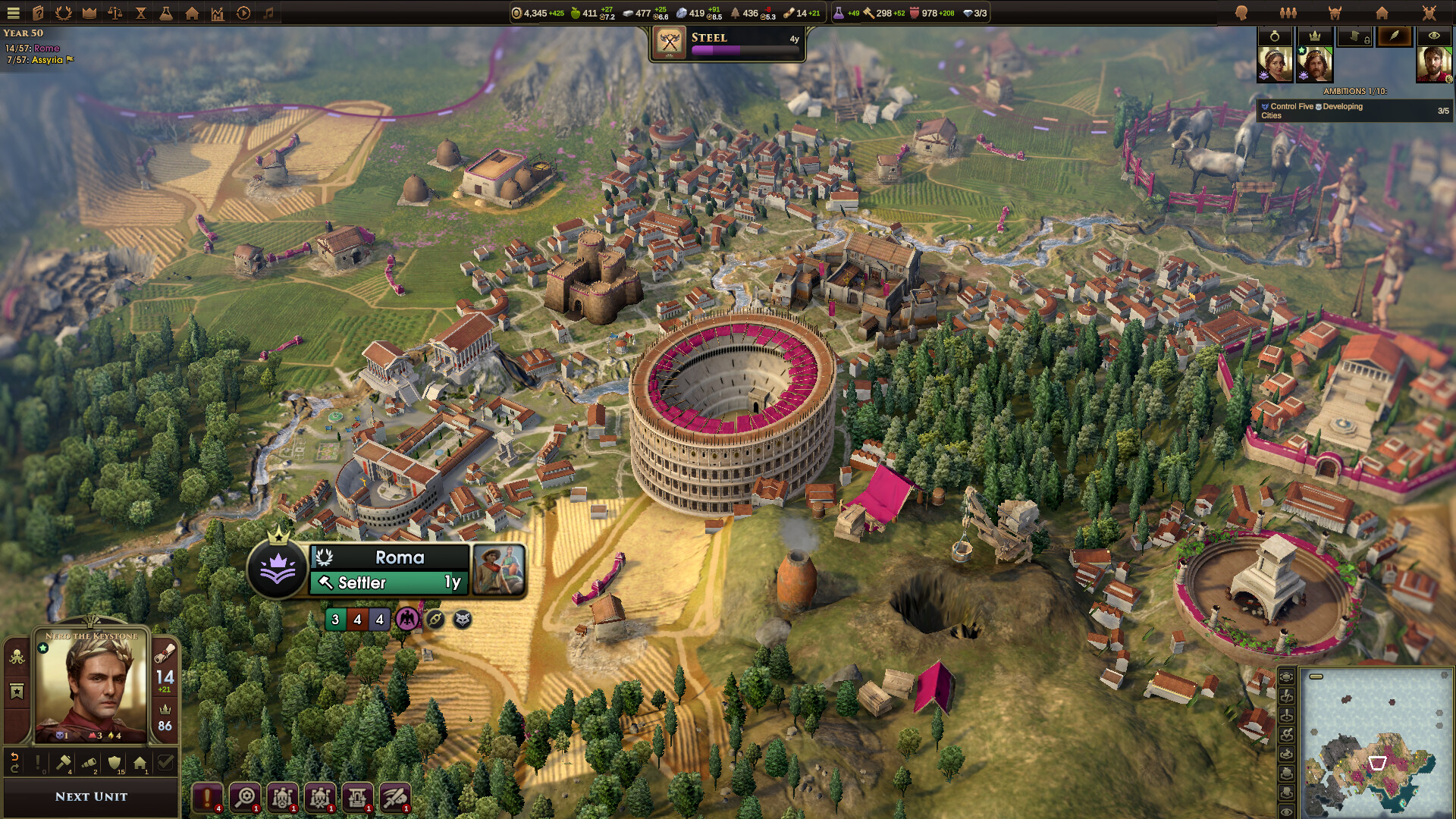Click the Next Unit button
Screen dimensions: 1456x819
[89, 796]
